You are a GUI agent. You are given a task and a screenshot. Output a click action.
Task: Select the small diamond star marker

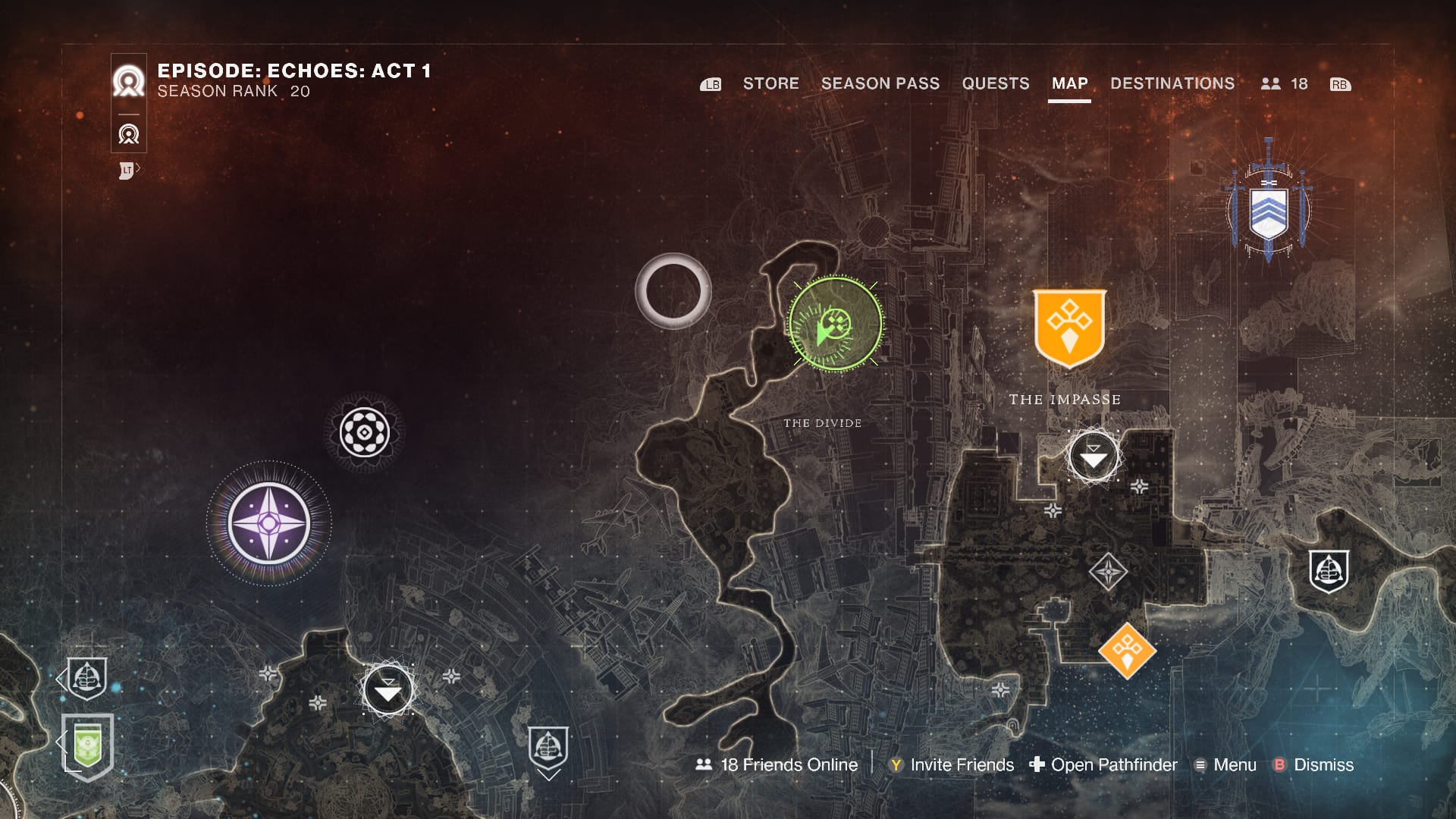[1108, 571]
